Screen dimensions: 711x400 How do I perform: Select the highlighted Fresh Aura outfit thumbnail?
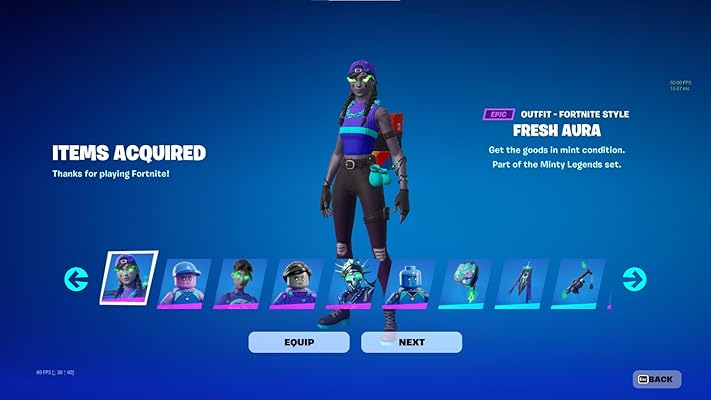(129, 277)
